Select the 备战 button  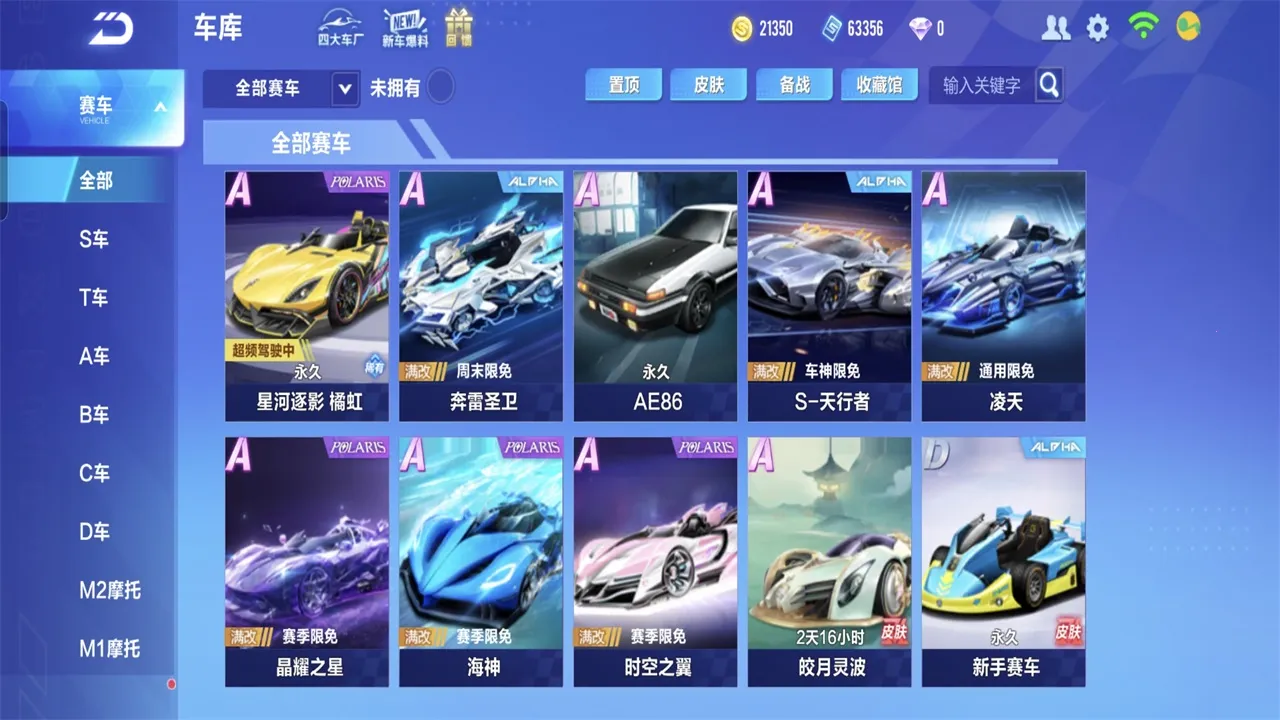(795, 85)
